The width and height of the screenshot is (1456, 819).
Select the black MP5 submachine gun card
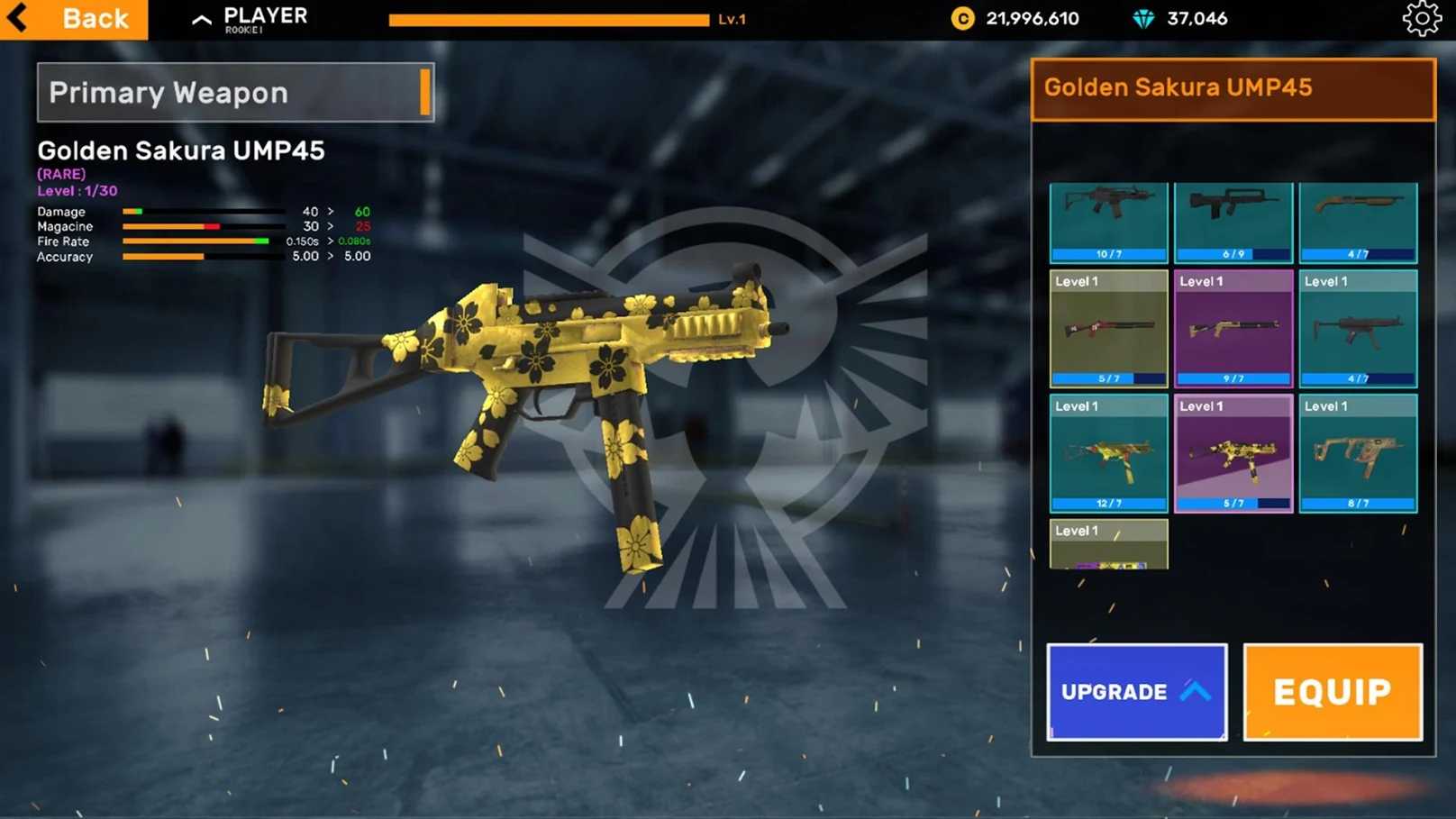click(x=1358, y=329)
